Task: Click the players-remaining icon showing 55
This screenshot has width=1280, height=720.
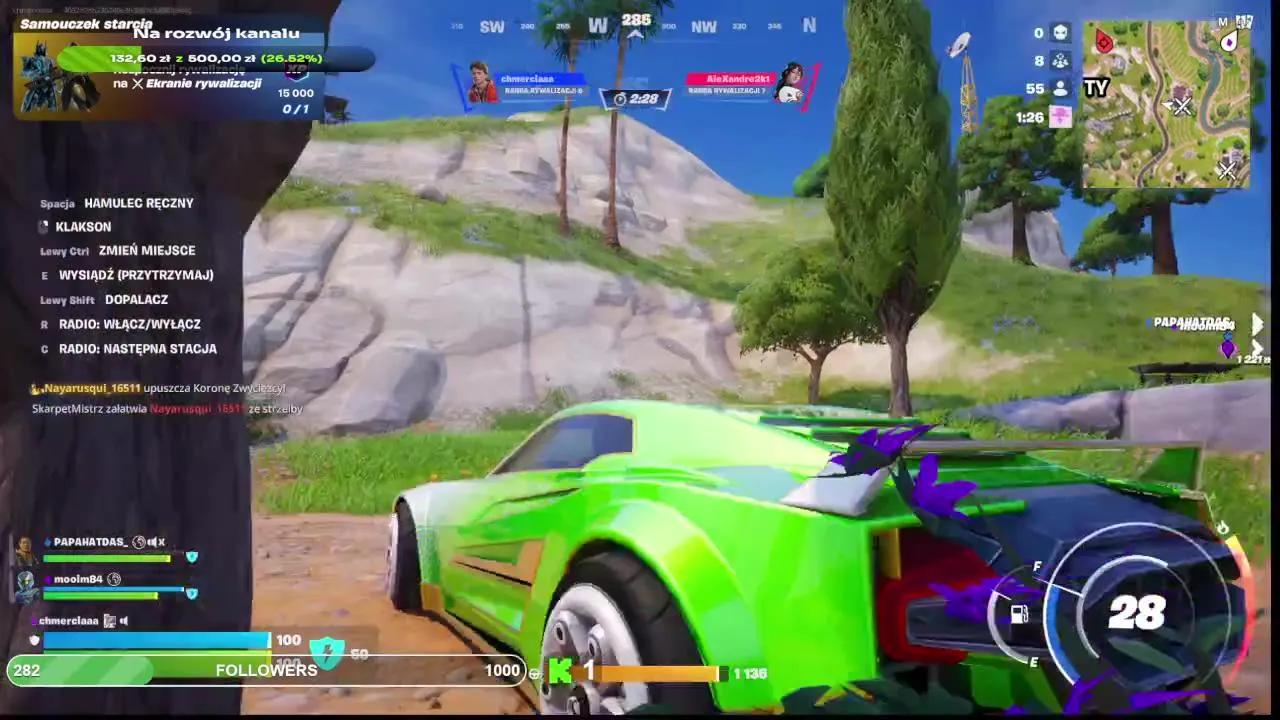Action: pos(1061,88)
